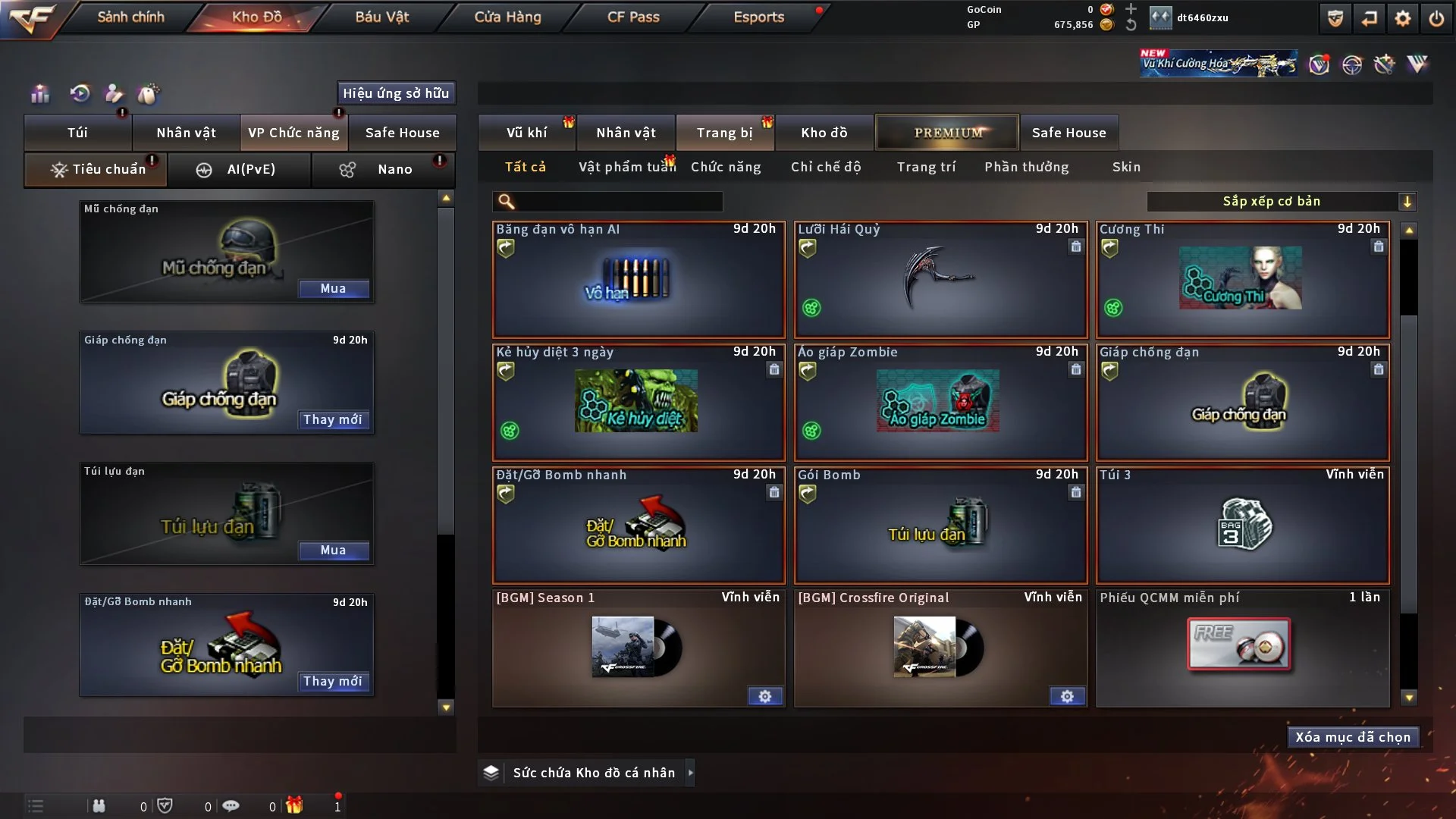This screenshot has height=819, width=1456.
Task: Select the Lưỡi Hái Quỷ scythe item
Action: (x=940, y=281)
